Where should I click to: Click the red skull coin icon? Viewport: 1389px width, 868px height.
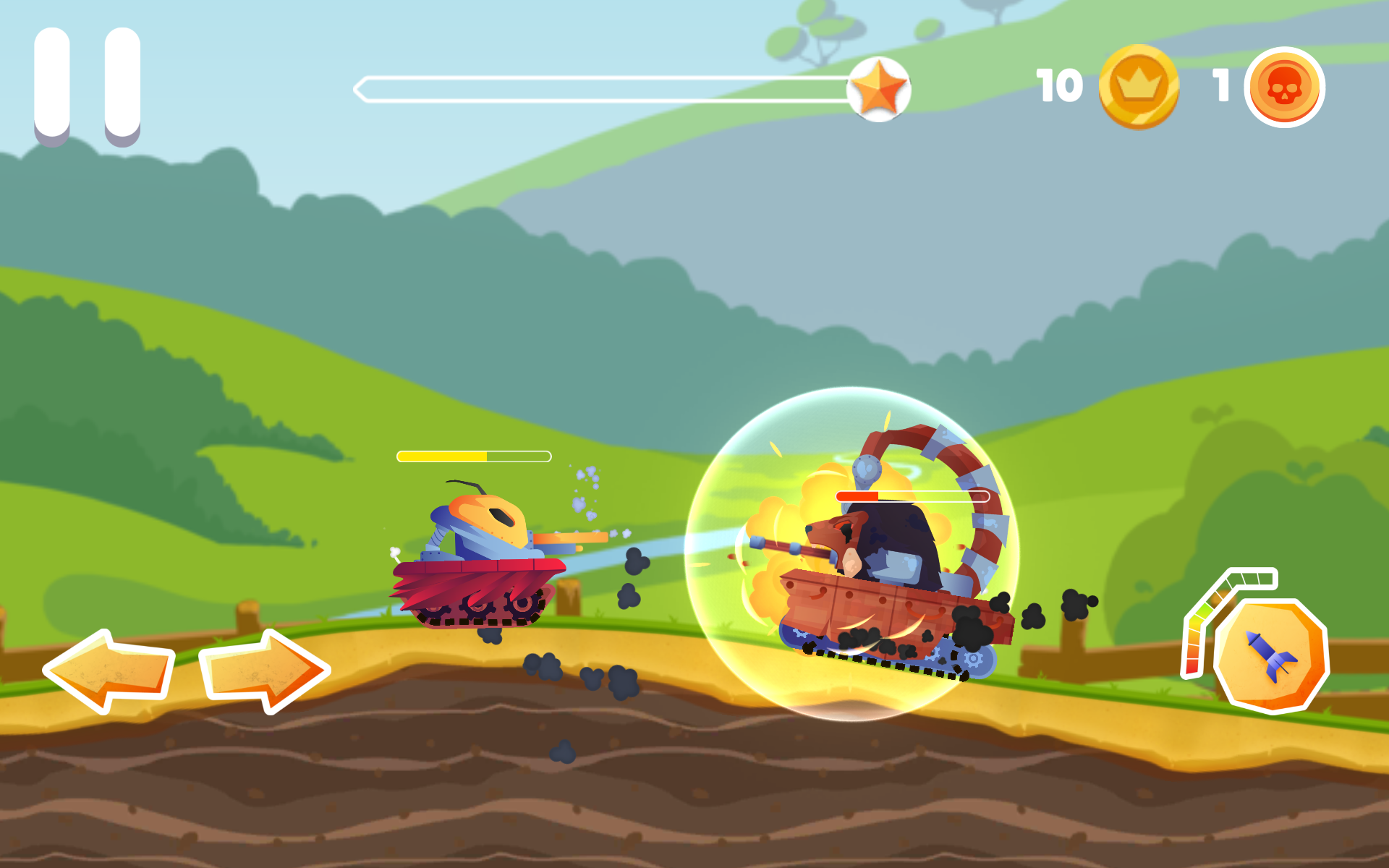point(1286,87)
